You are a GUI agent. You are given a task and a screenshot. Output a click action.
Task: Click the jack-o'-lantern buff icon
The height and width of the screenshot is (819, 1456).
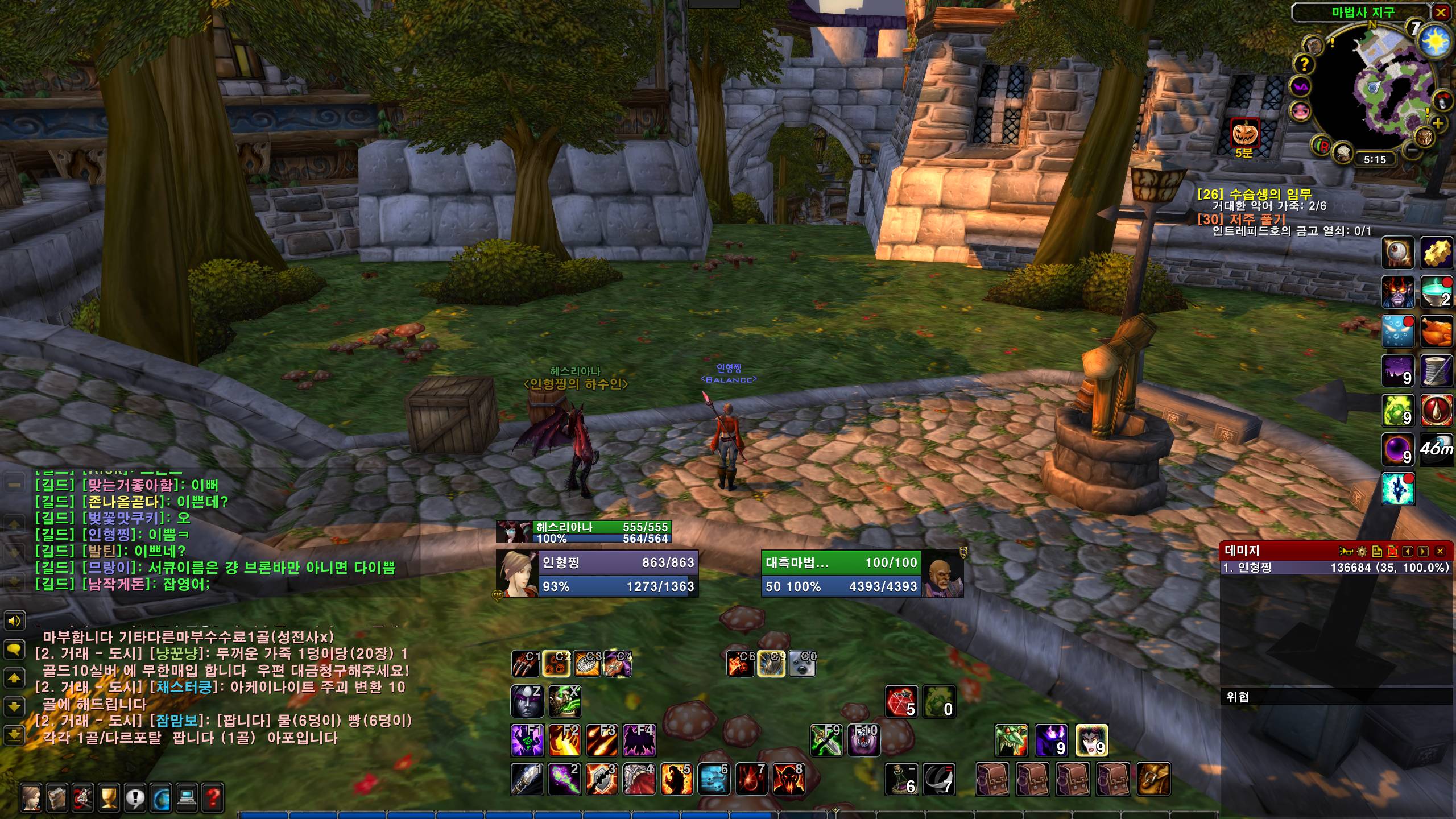(x=1244, y=134)
